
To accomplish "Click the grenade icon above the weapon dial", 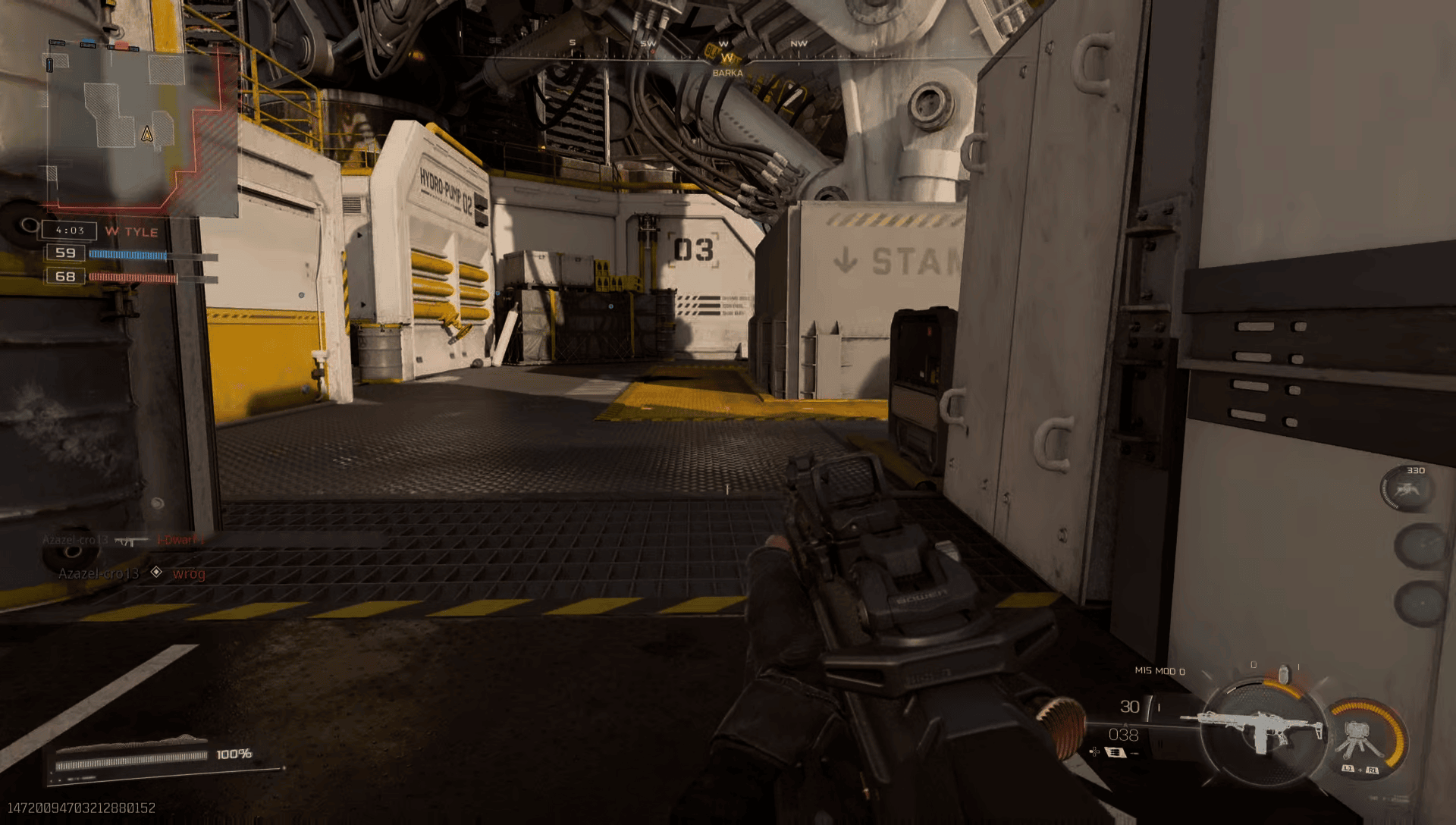I will point(1283,673).
